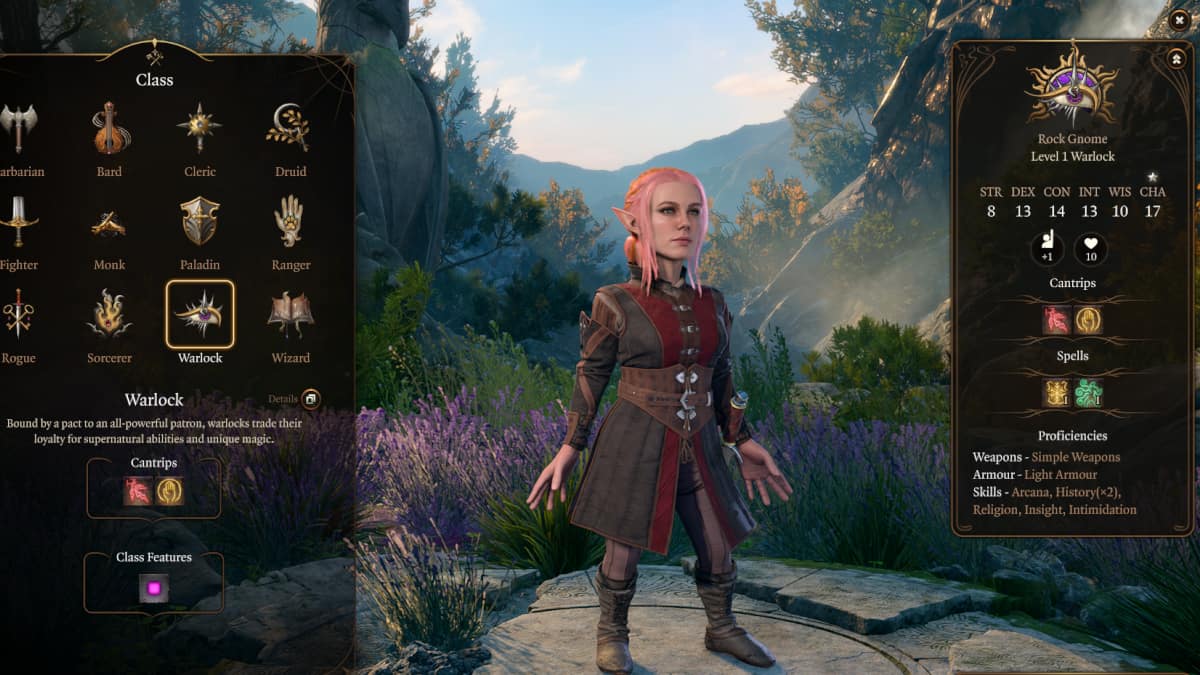The width and height of the screenshot is (1200, 675).
Task: Pick the Rogue class
Action: click(x=18, y=314)
